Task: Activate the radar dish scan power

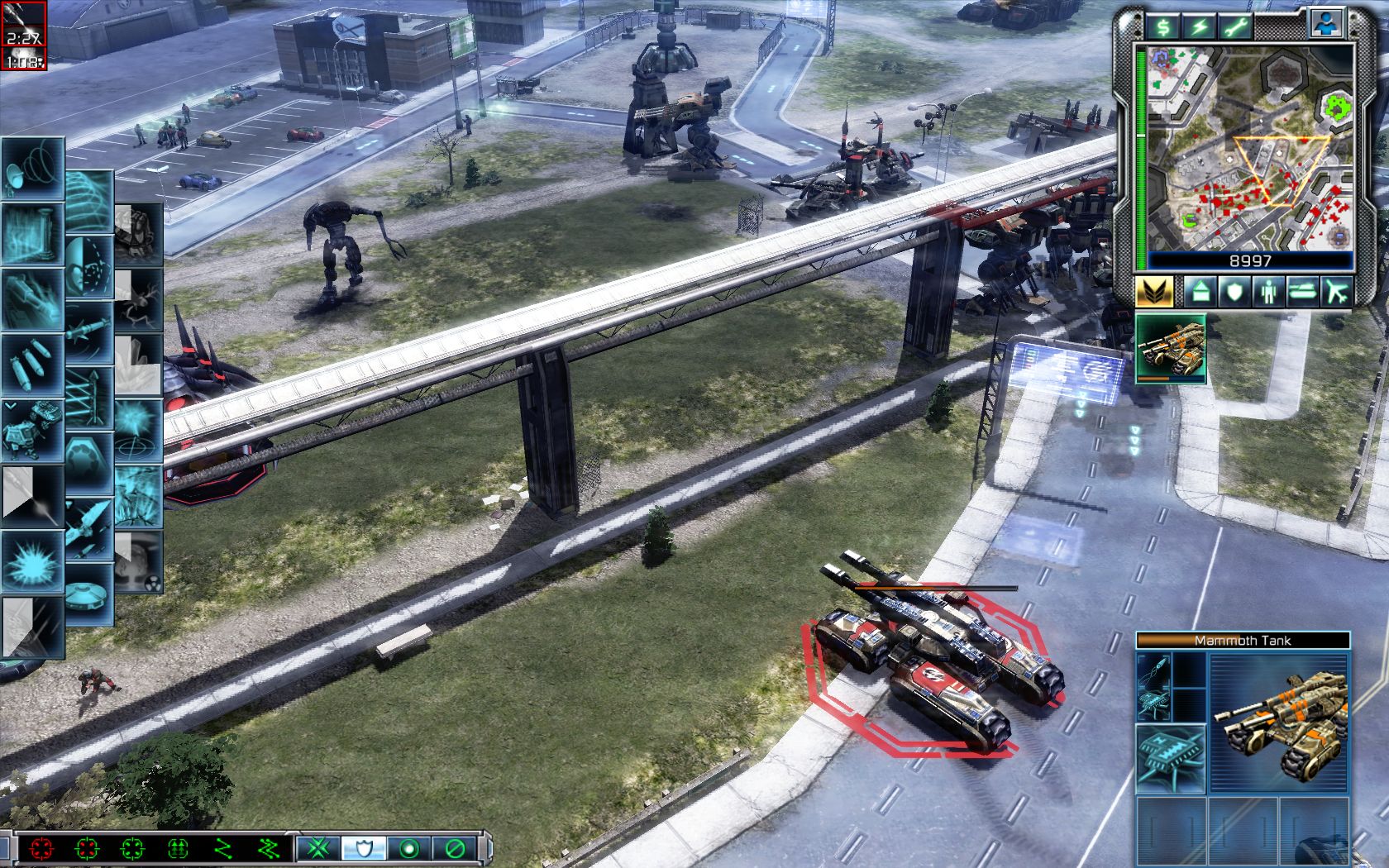Action: (31, 169)
